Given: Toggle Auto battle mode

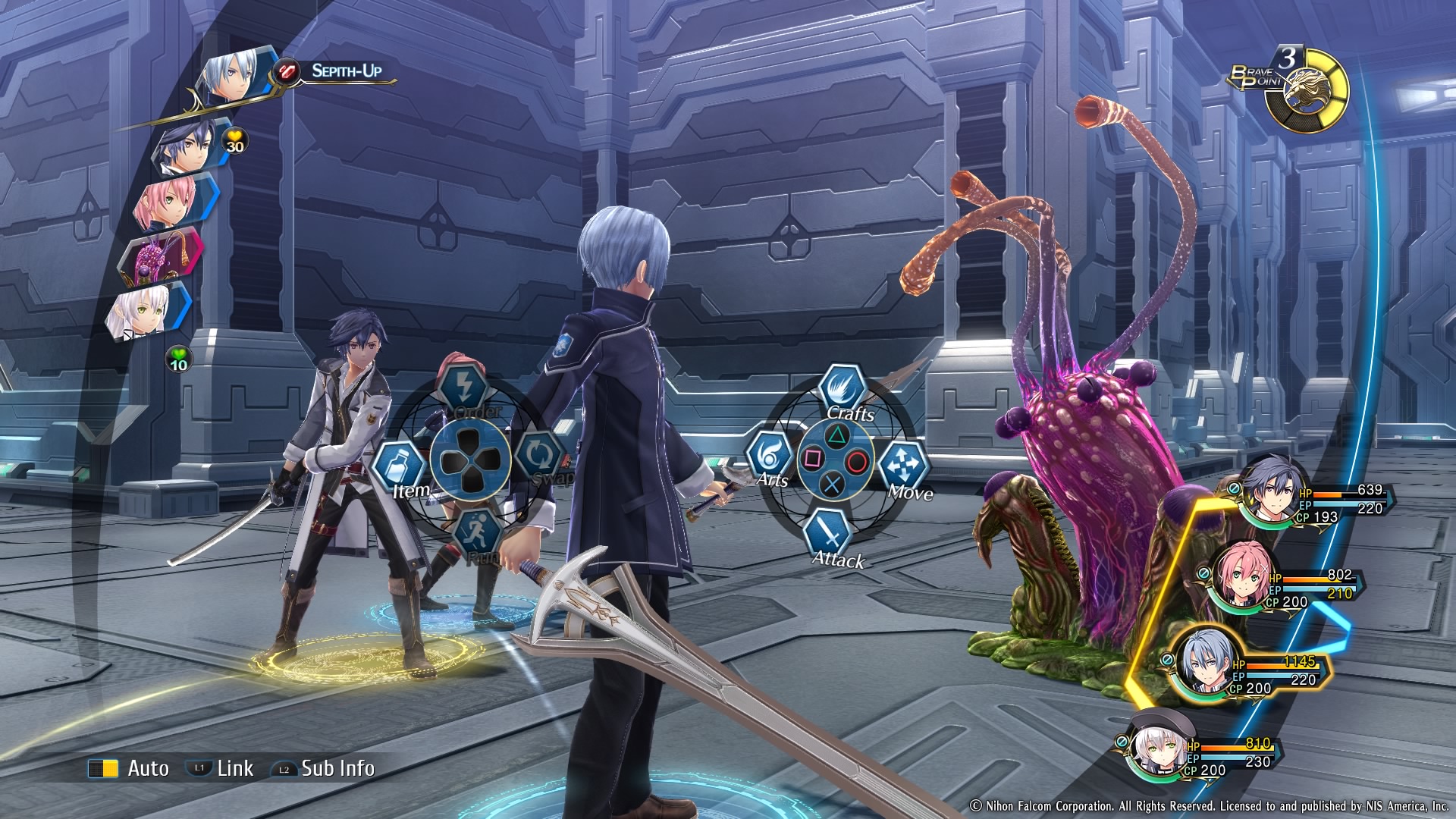Looking at the screenshot, I should pyautogui.click(x=129, y=768).
